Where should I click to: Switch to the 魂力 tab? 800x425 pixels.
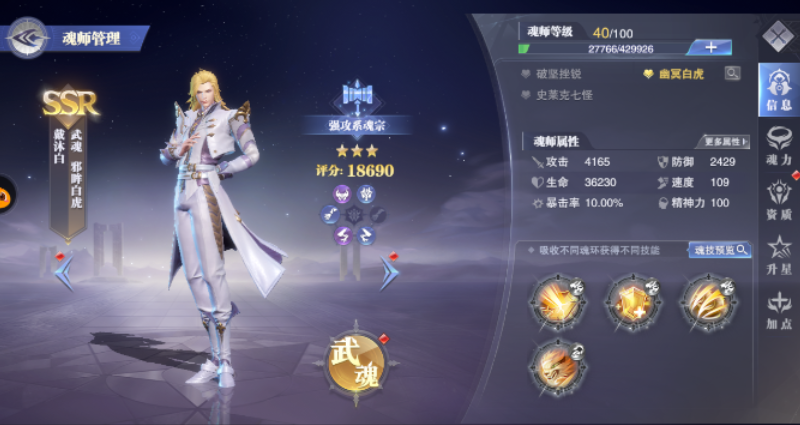click(x=778, y=145)
